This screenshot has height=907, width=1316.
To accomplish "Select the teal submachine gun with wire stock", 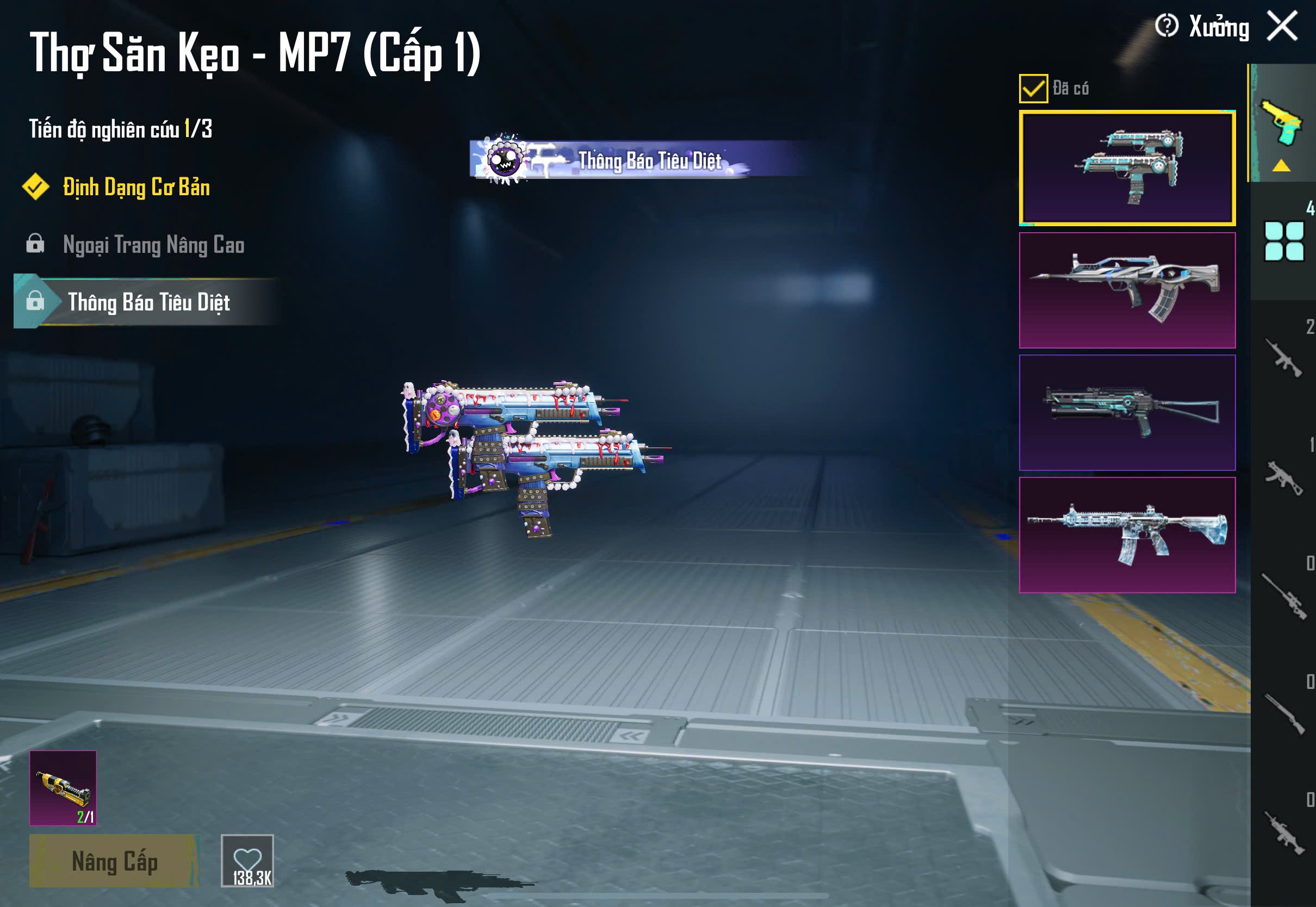I will [1127, 413].
